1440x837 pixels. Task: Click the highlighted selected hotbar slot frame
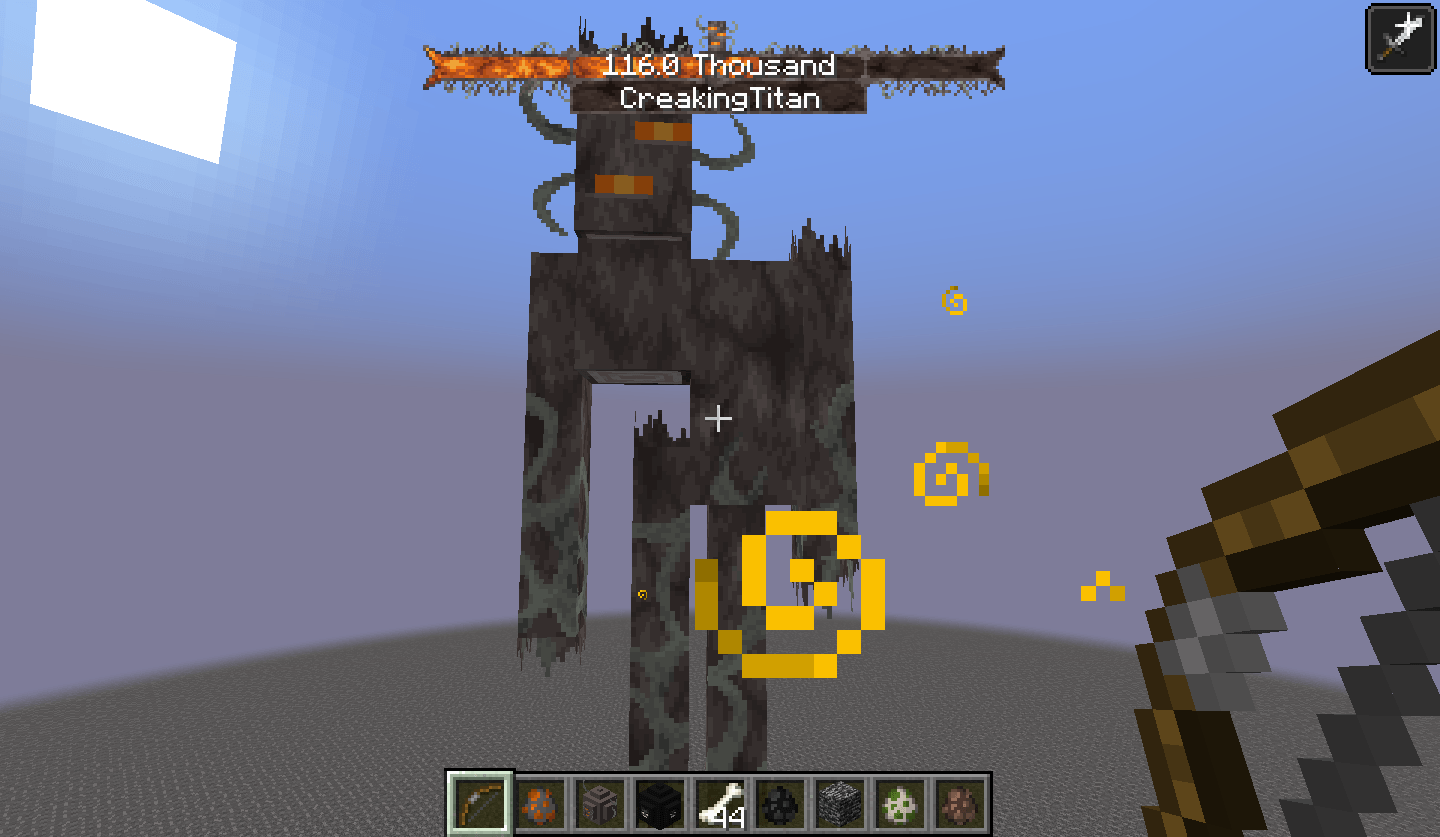479,810
